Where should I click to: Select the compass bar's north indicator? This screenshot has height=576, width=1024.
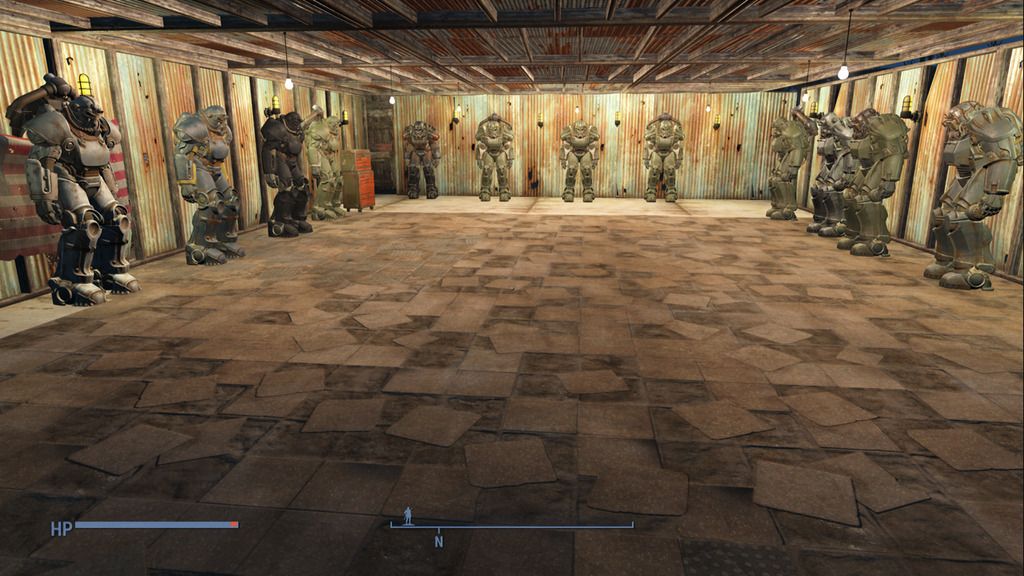click(438, 541)
